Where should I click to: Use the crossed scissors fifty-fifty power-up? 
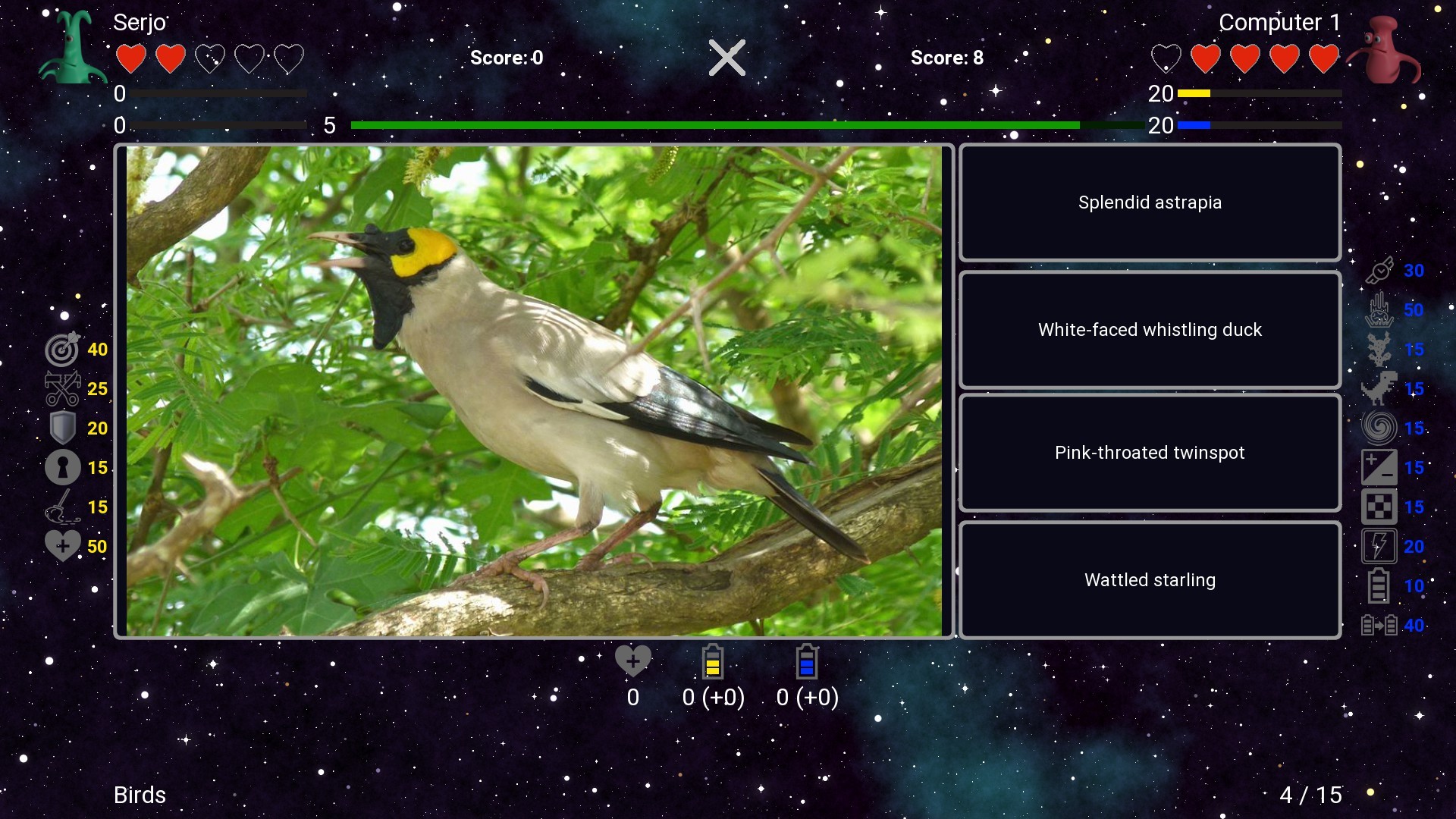pyautogui.click(x=63, y=389)
